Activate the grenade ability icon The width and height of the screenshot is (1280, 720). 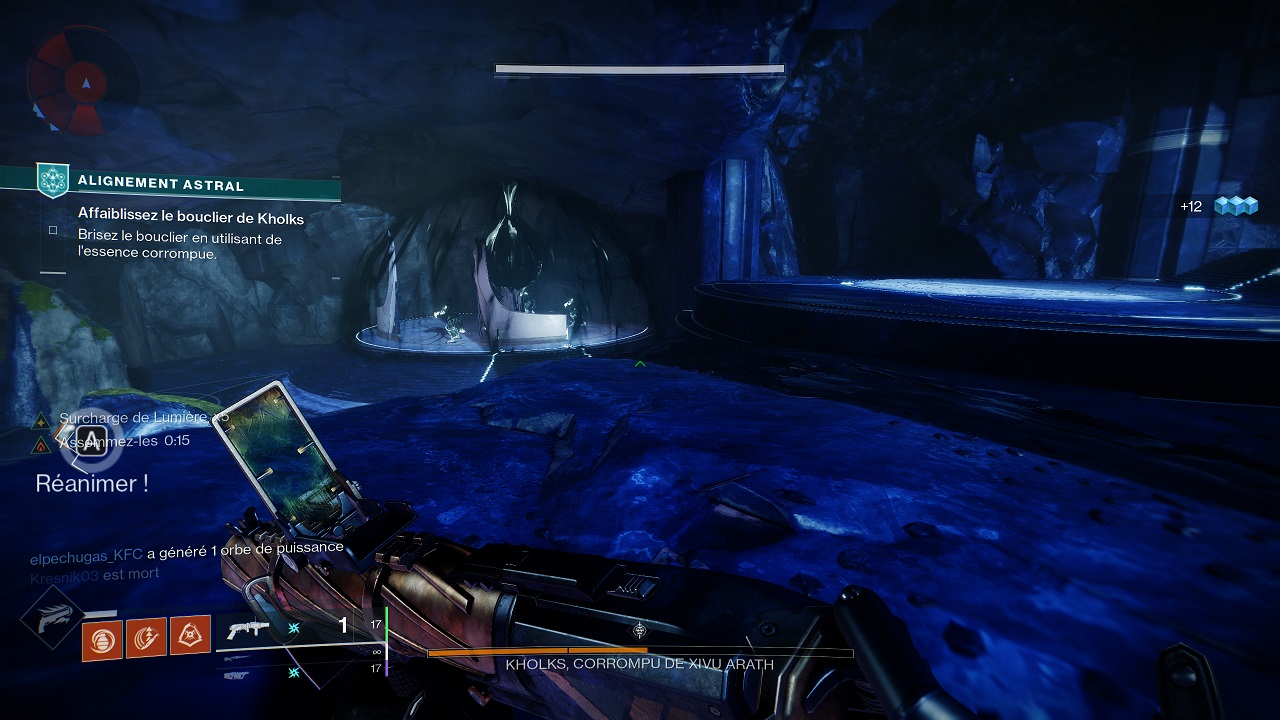[102, 636]
